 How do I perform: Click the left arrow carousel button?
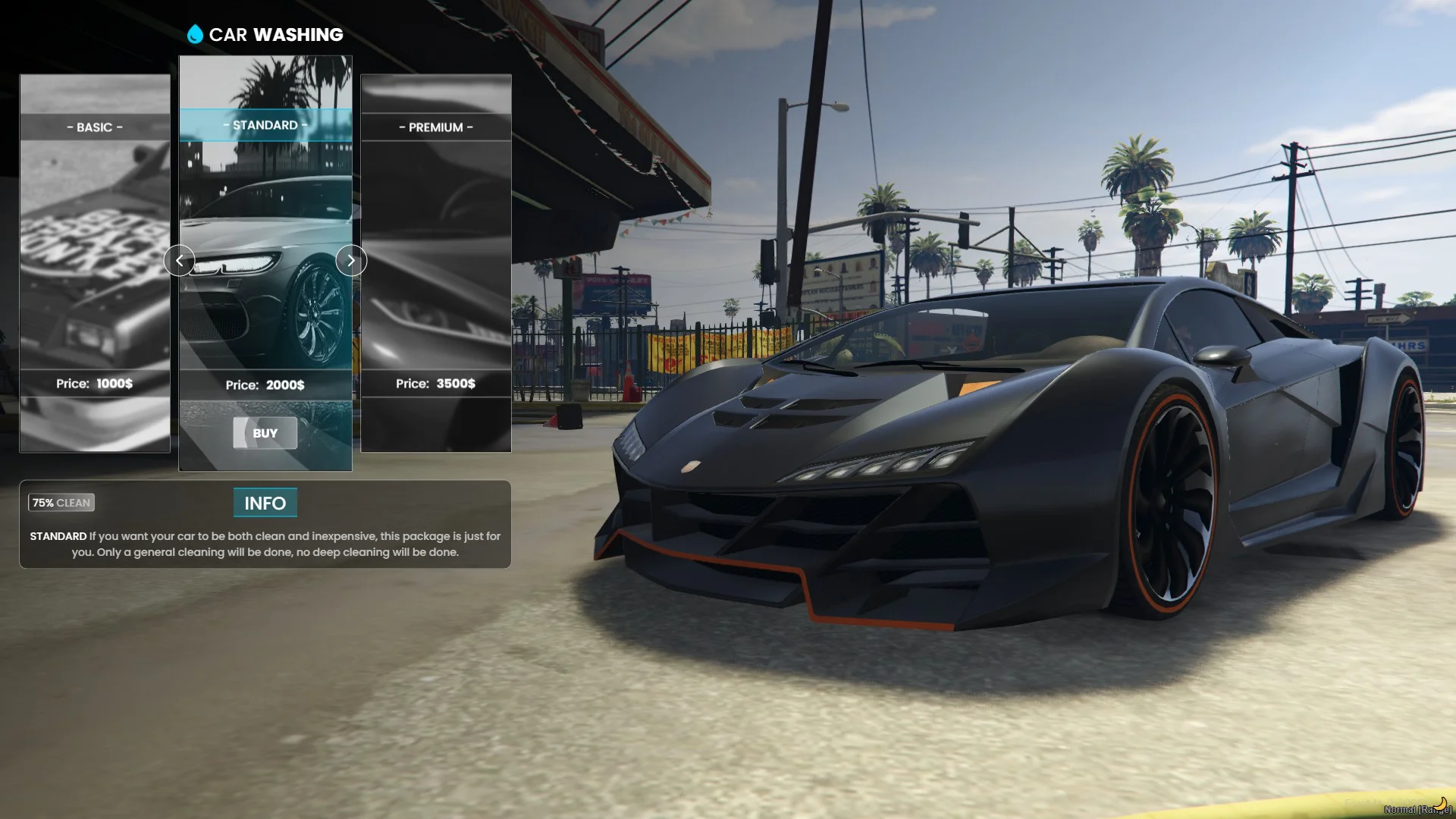[x=179, y=261]
